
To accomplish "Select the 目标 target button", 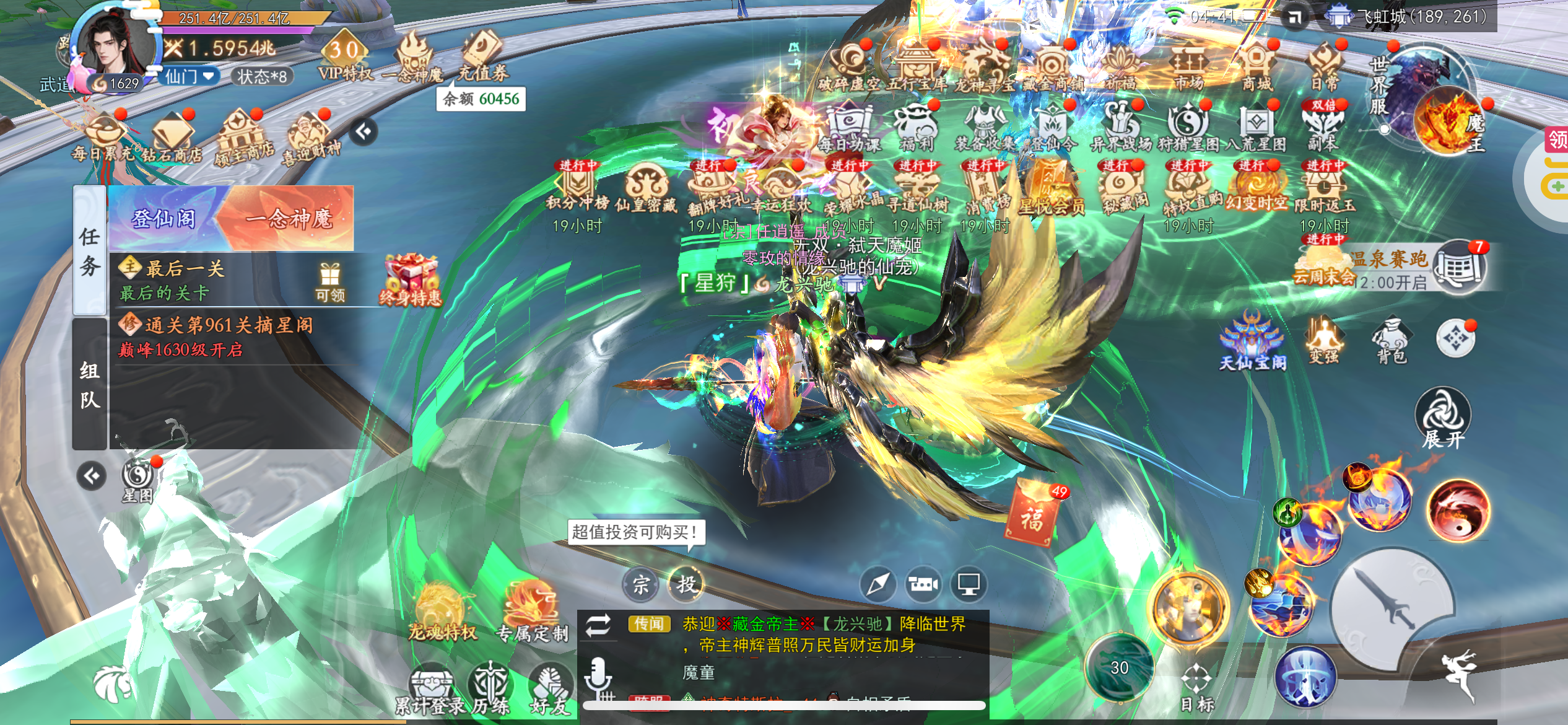I will coord(1196,688).
